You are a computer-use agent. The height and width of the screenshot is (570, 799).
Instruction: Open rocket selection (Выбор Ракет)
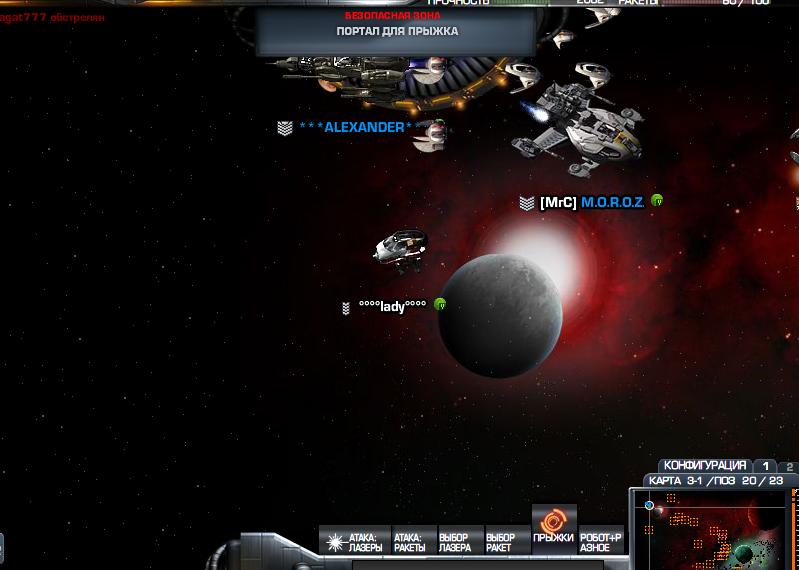coord(500,542)
